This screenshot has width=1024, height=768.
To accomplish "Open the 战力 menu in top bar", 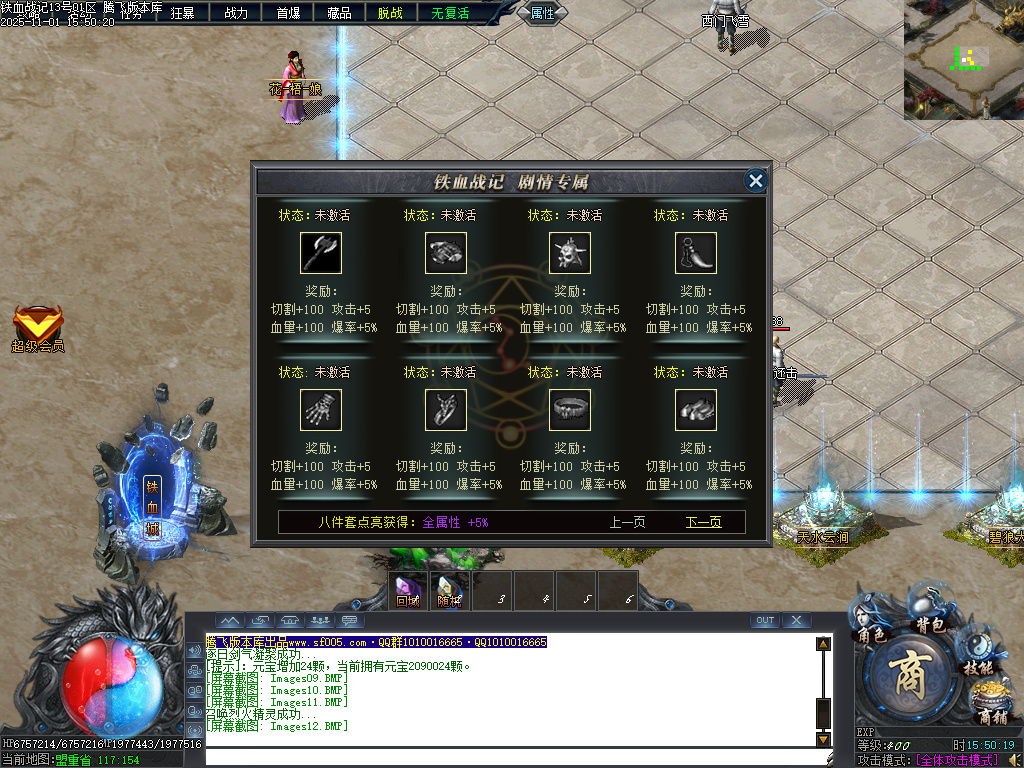I will coord(236,13).
